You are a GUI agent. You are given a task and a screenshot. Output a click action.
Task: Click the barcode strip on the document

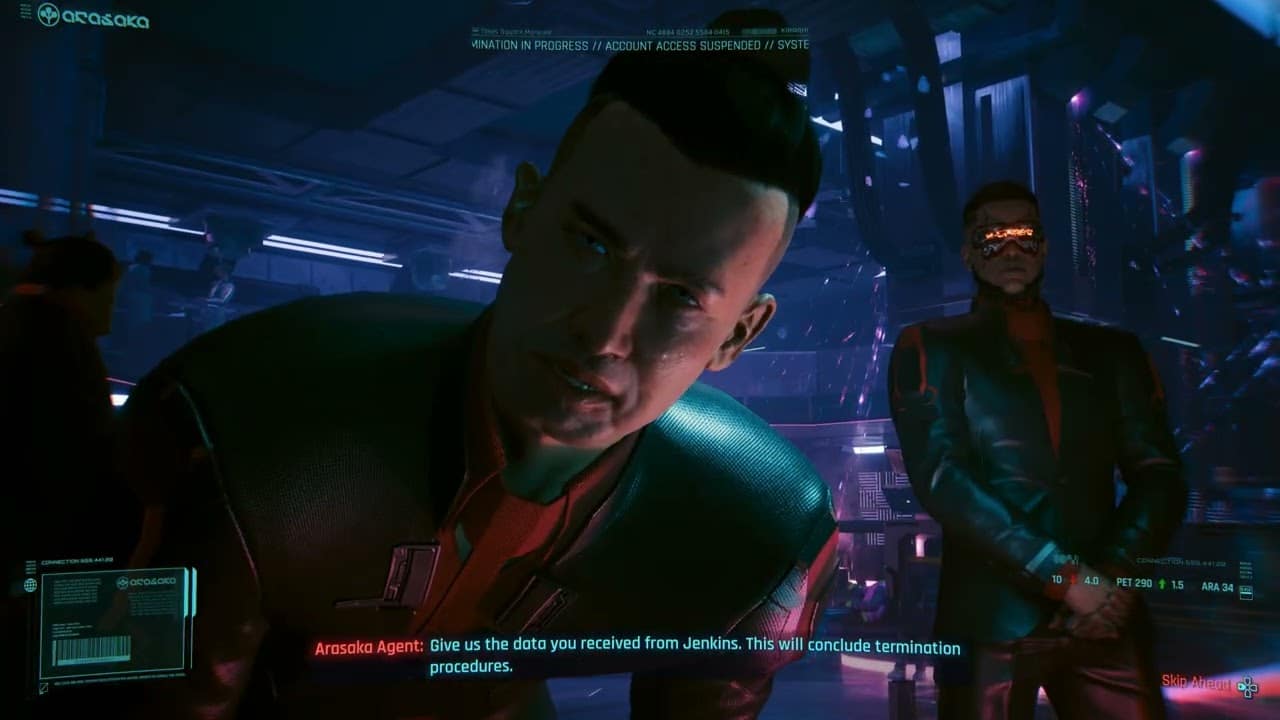pyautogui.click(x=92, y=650)
